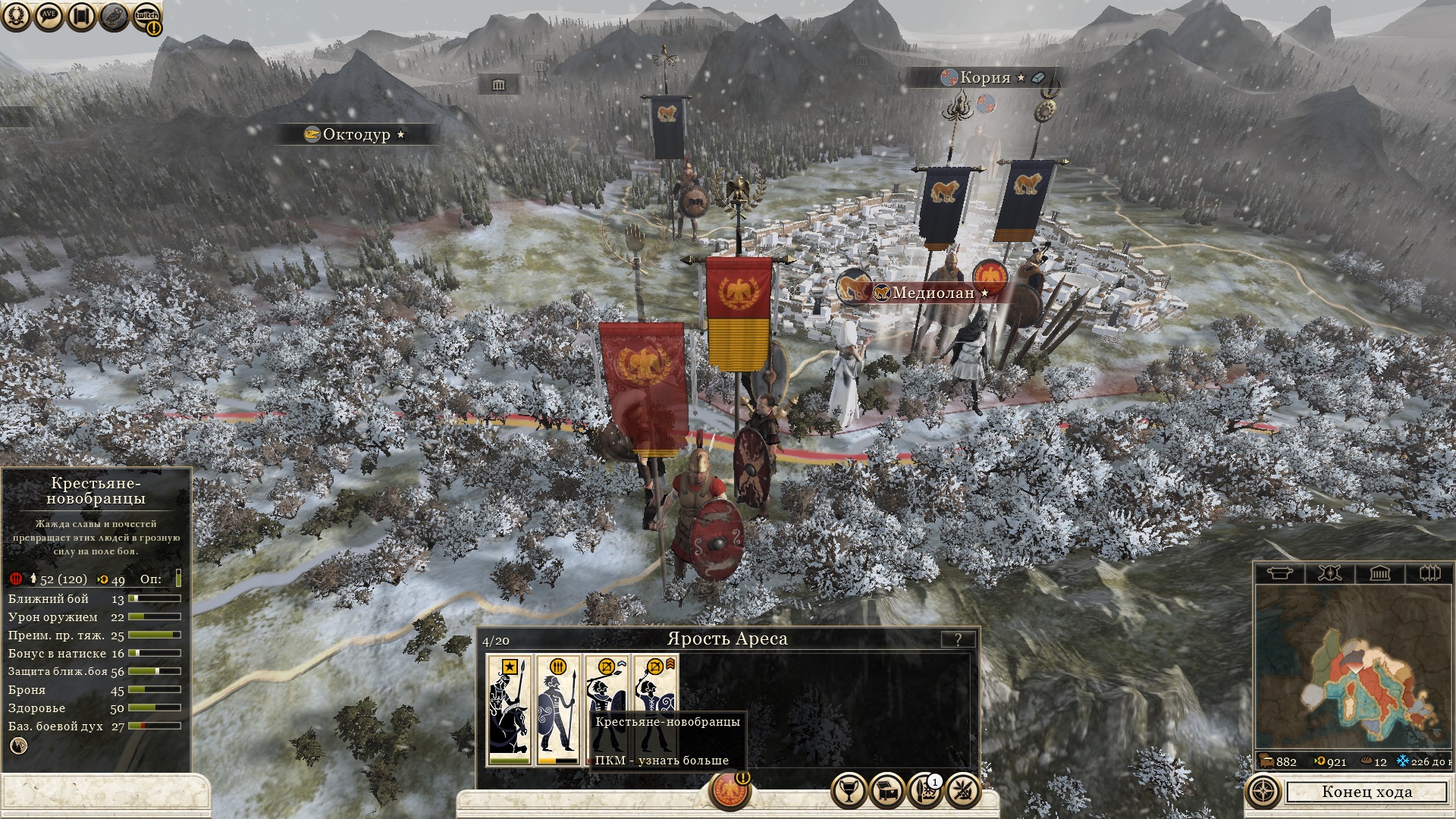Open the laurel wreath menu button
This screenshot has height=819, width=1456.
point(16,16)
